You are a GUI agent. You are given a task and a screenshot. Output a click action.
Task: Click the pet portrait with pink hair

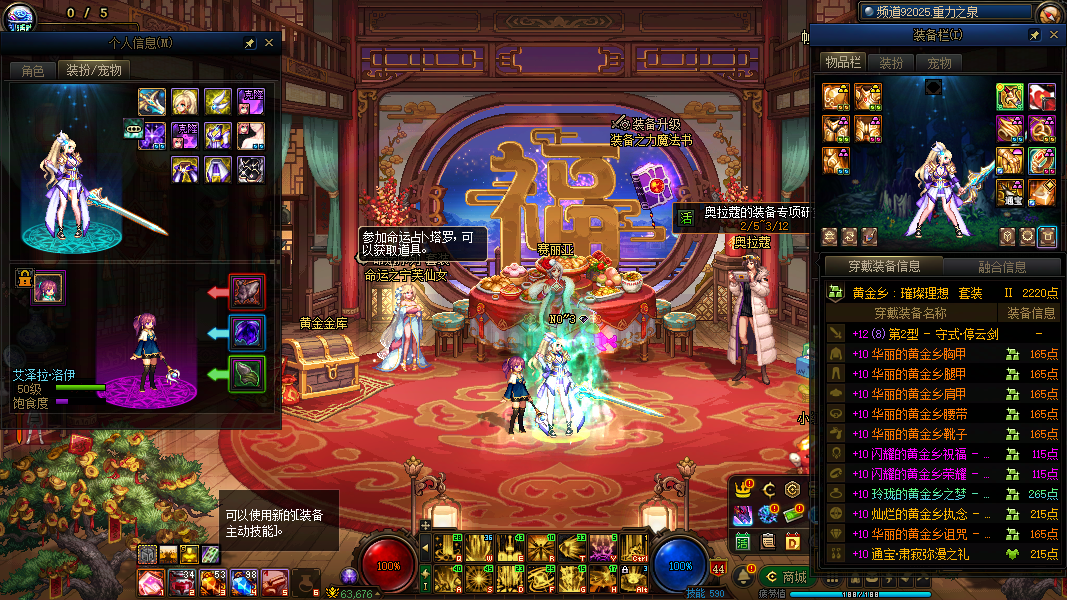click(x=49, y=288)
